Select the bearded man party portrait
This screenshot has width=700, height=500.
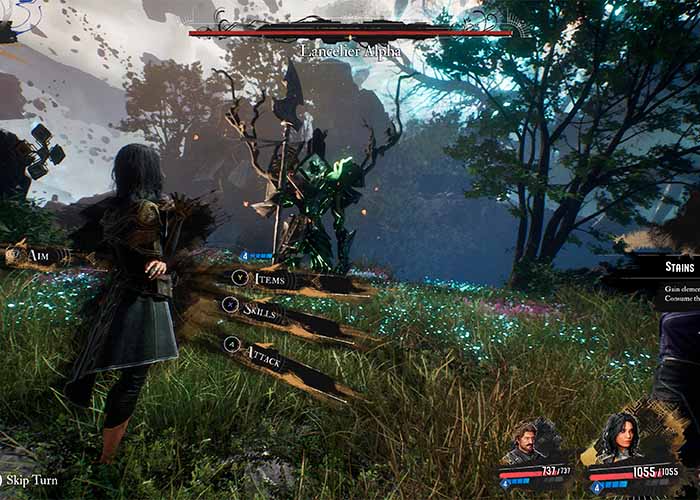526,443
